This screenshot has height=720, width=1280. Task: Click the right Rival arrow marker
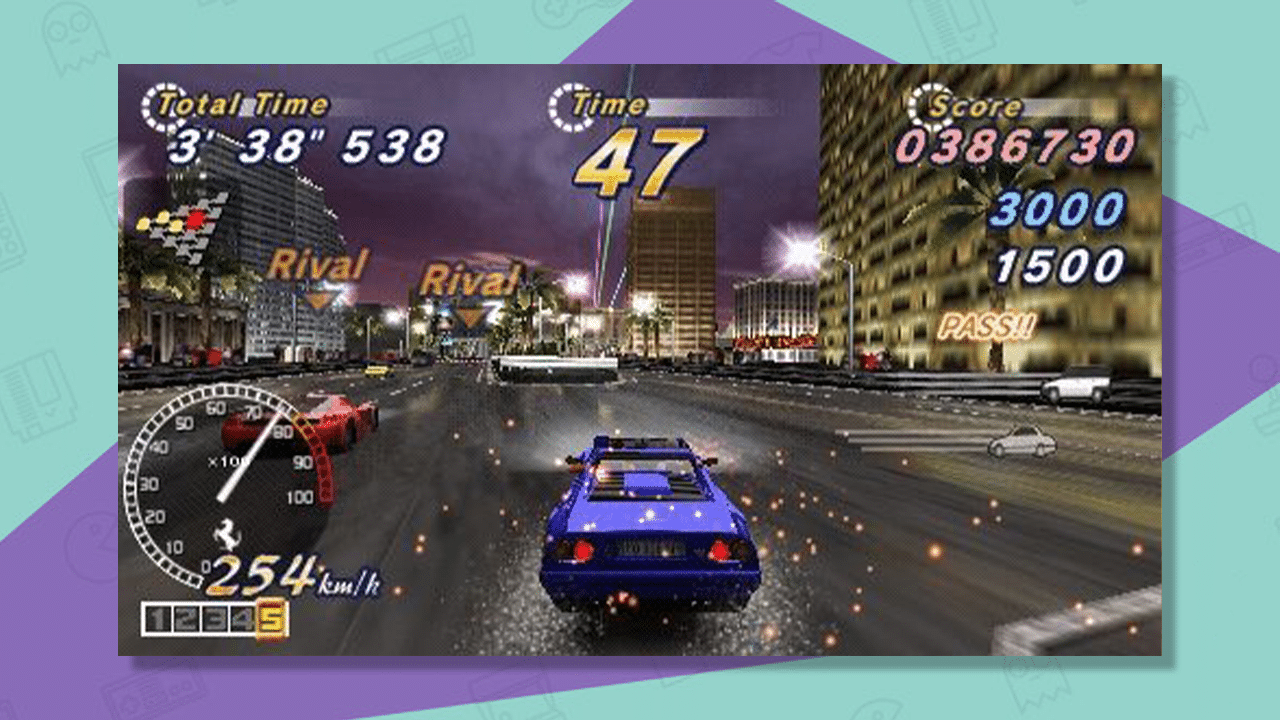point(470,315)
